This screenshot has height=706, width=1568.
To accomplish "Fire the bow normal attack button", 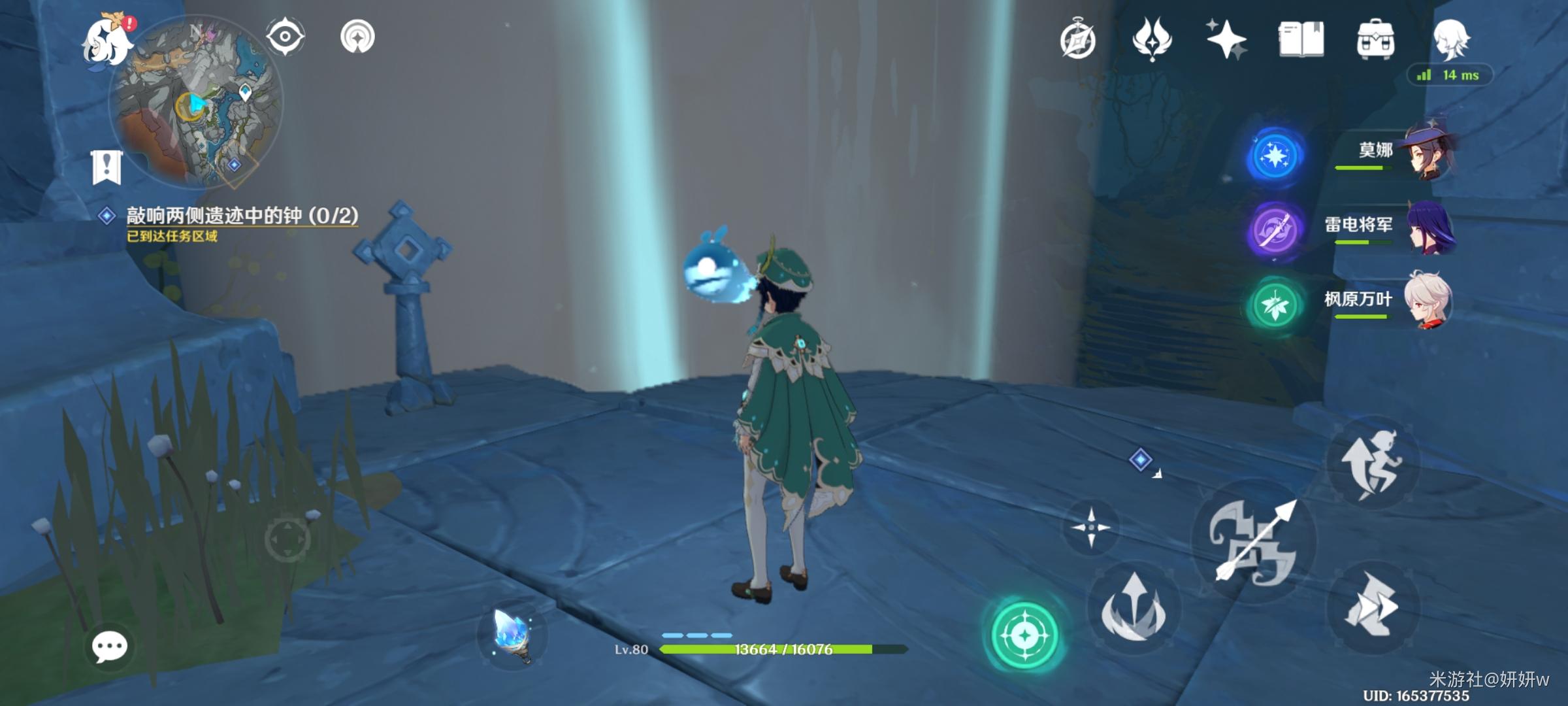I will (x=1253, y=541).
